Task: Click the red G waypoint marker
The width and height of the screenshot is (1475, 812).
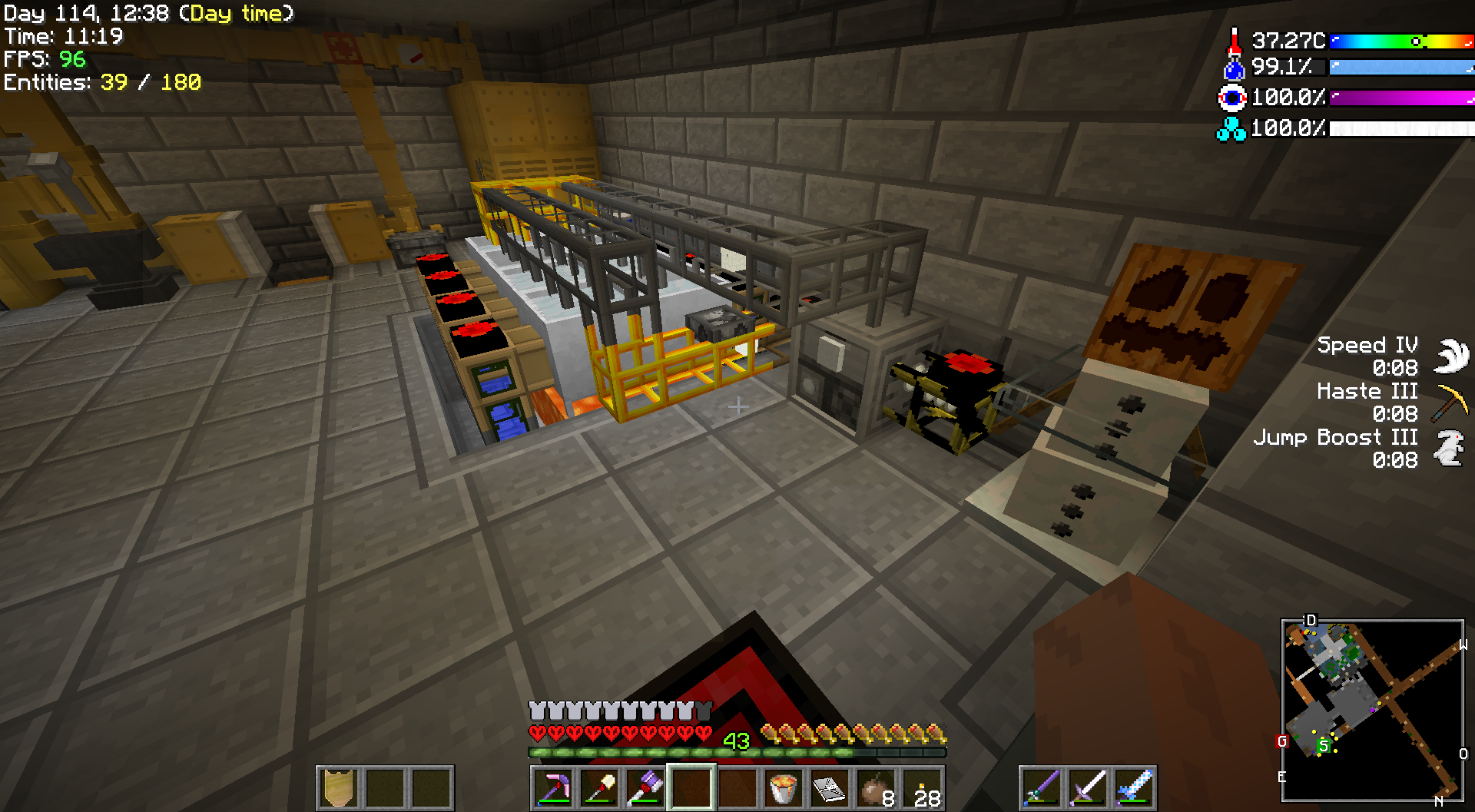Action: click(x=1281, y=741)
